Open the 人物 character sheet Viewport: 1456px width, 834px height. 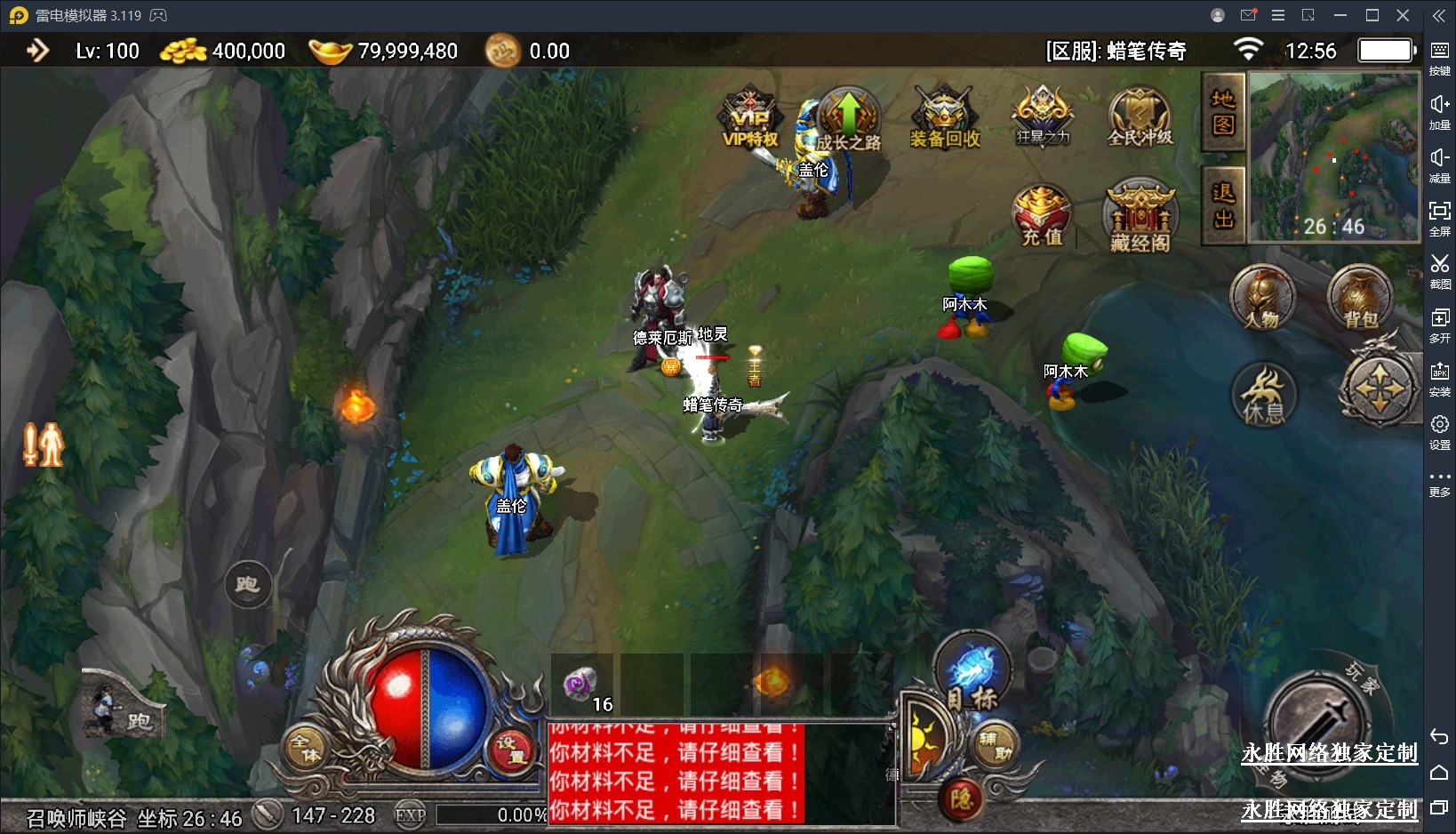click(x=1262, y=298)
